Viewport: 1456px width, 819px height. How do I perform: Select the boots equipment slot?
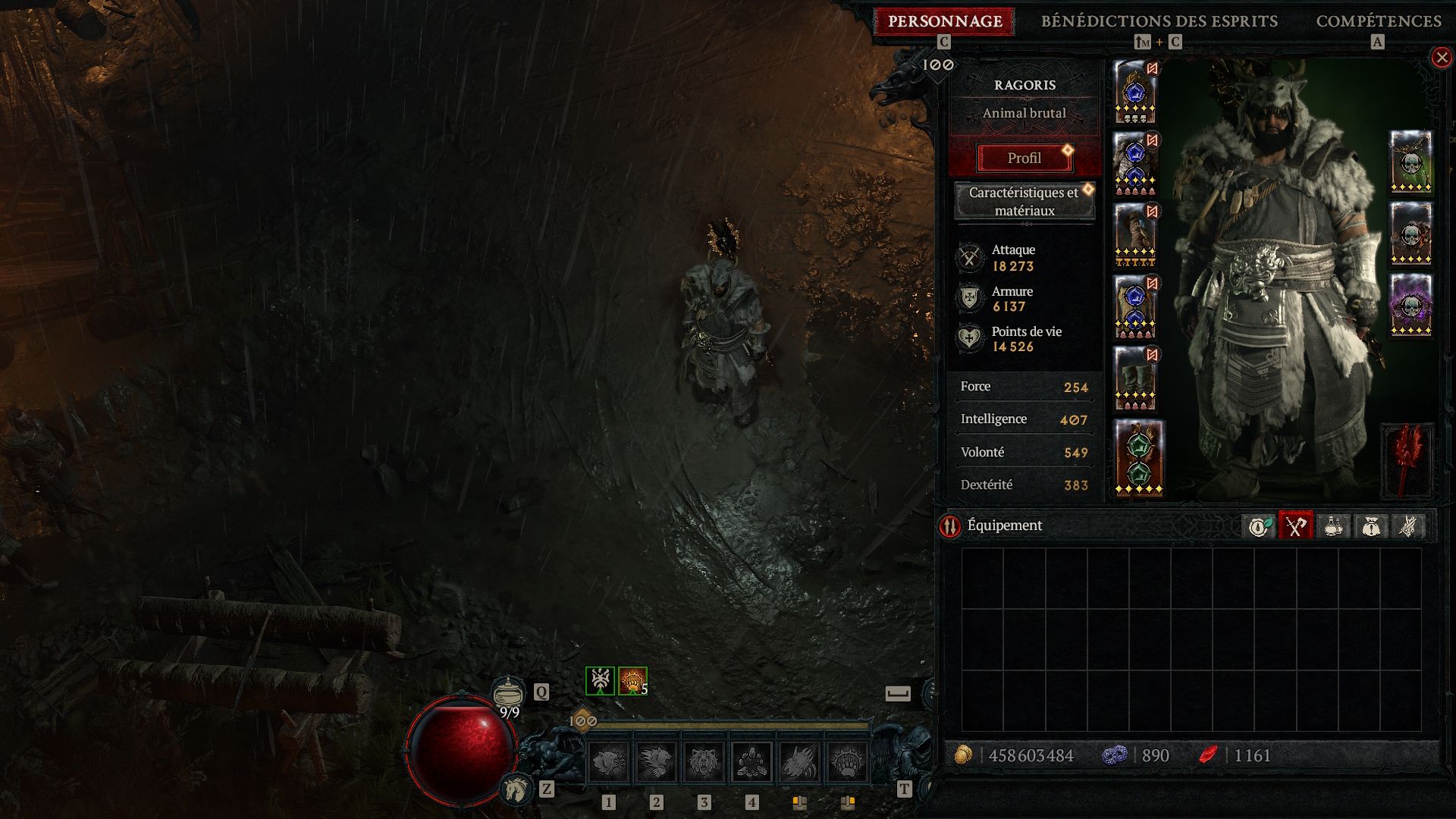[x=1135, y=378]
